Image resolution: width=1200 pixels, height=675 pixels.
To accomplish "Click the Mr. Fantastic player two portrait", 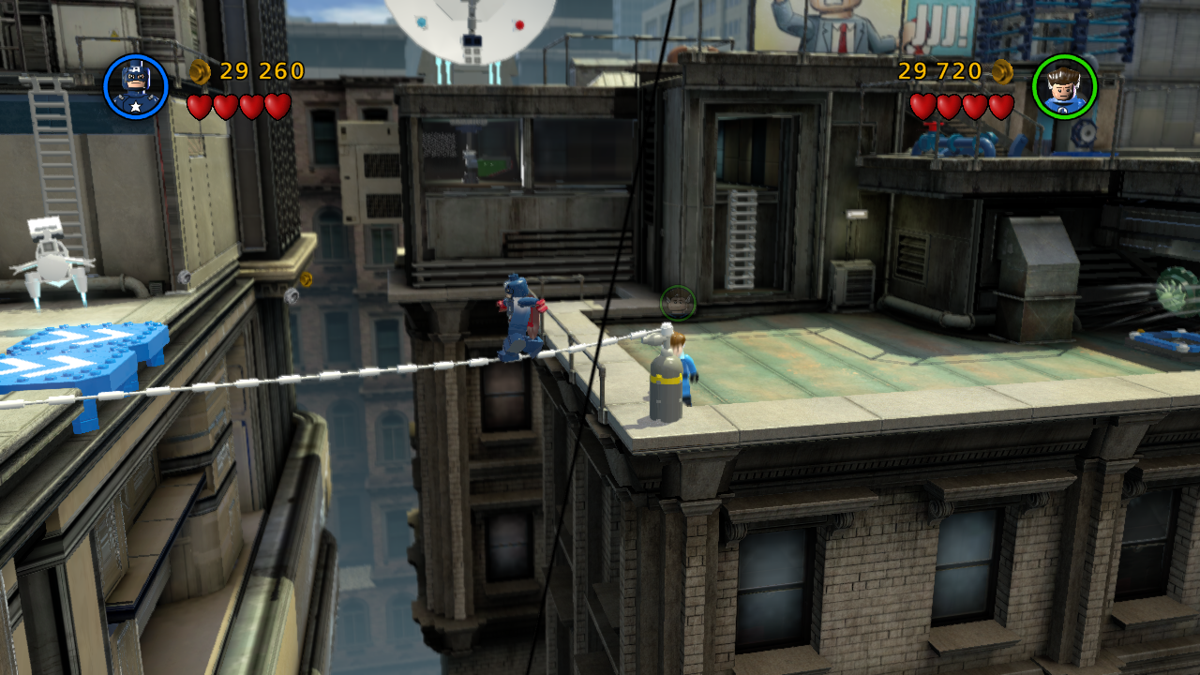I will click(x=1064, y=86).
